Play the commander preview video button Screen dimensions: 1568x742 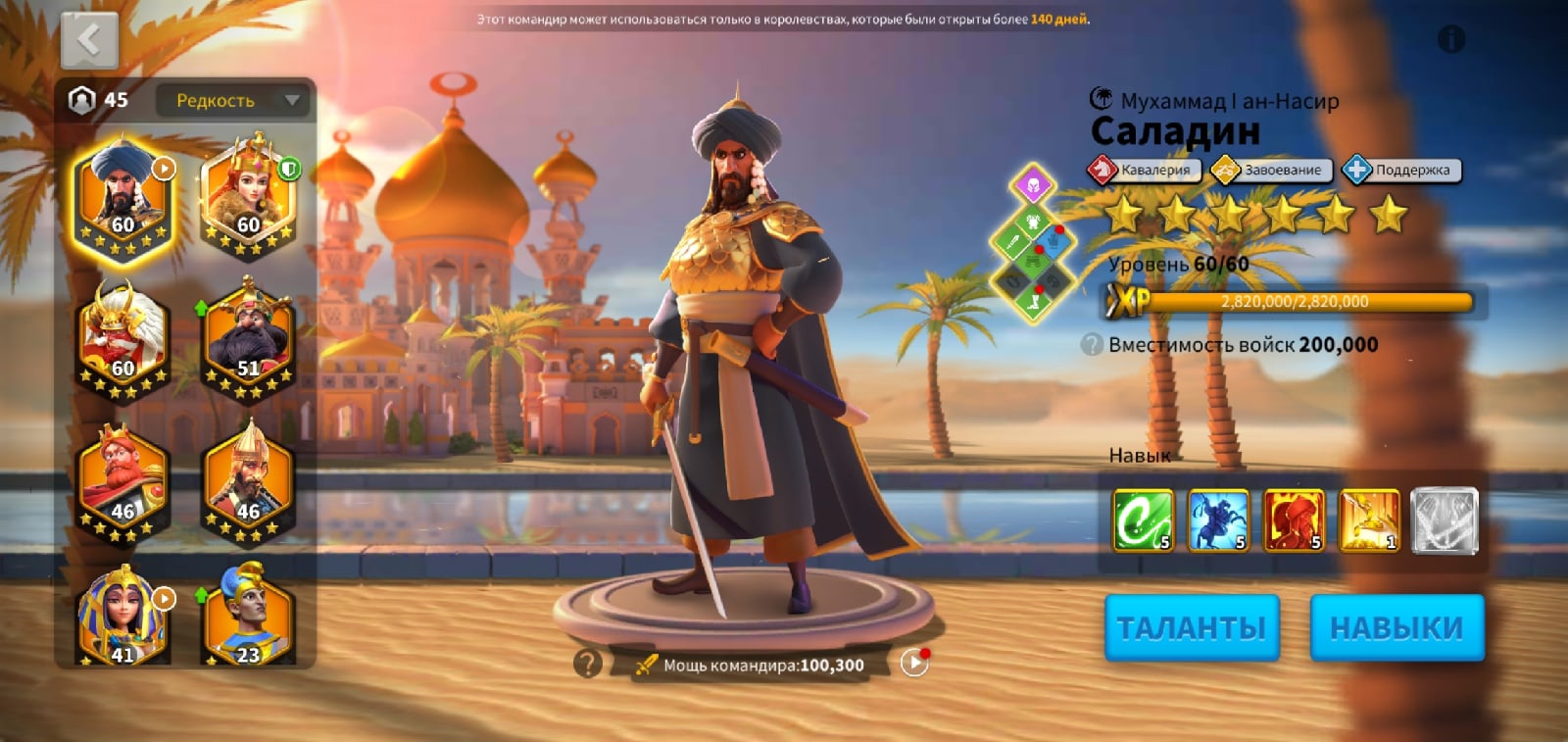click(x=913, y=664)
